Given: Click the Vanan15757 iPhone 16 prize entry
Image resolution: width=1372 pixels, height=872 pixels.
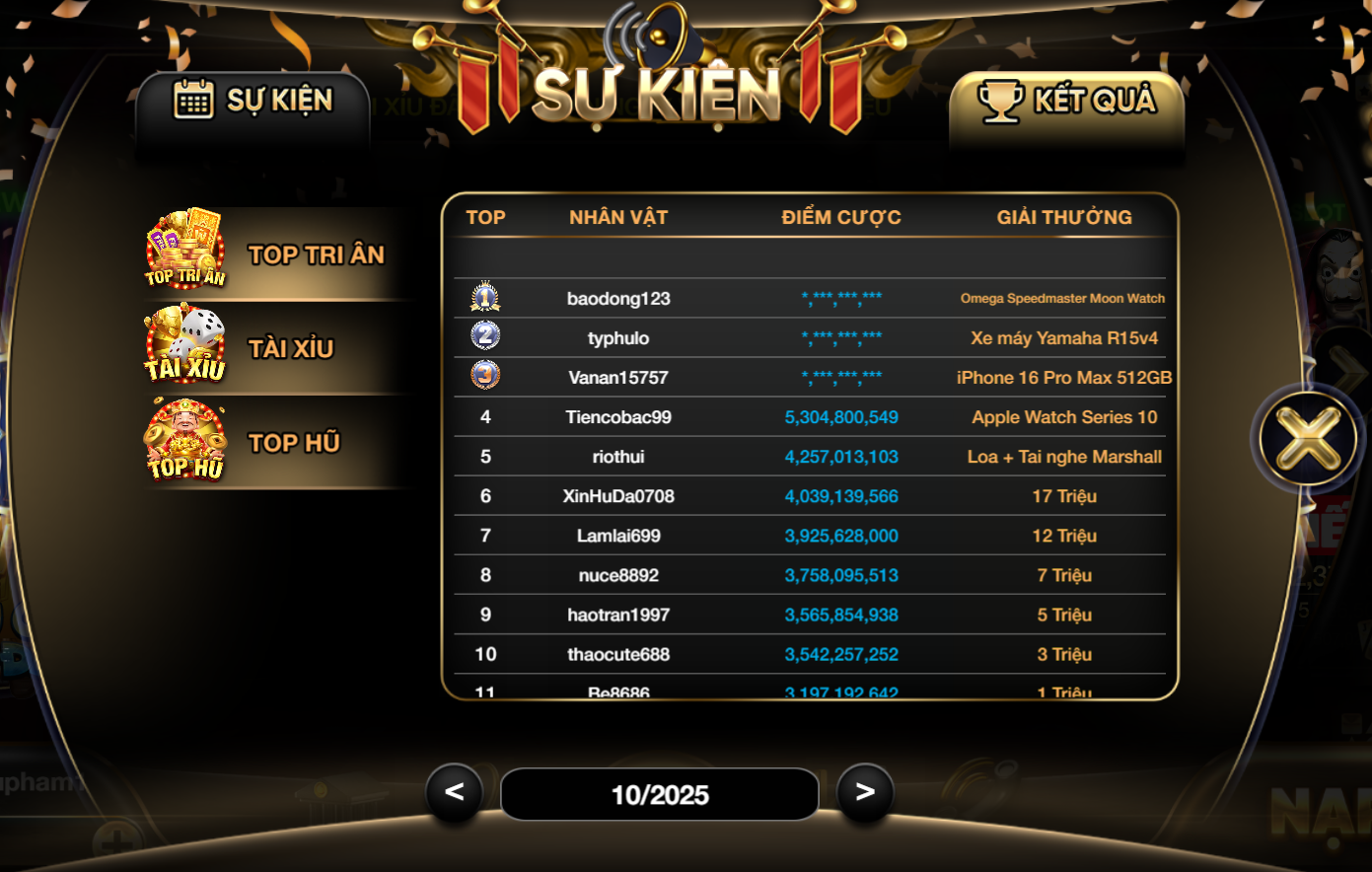Looking at the screenshot, I should (x=1064, y=377).
